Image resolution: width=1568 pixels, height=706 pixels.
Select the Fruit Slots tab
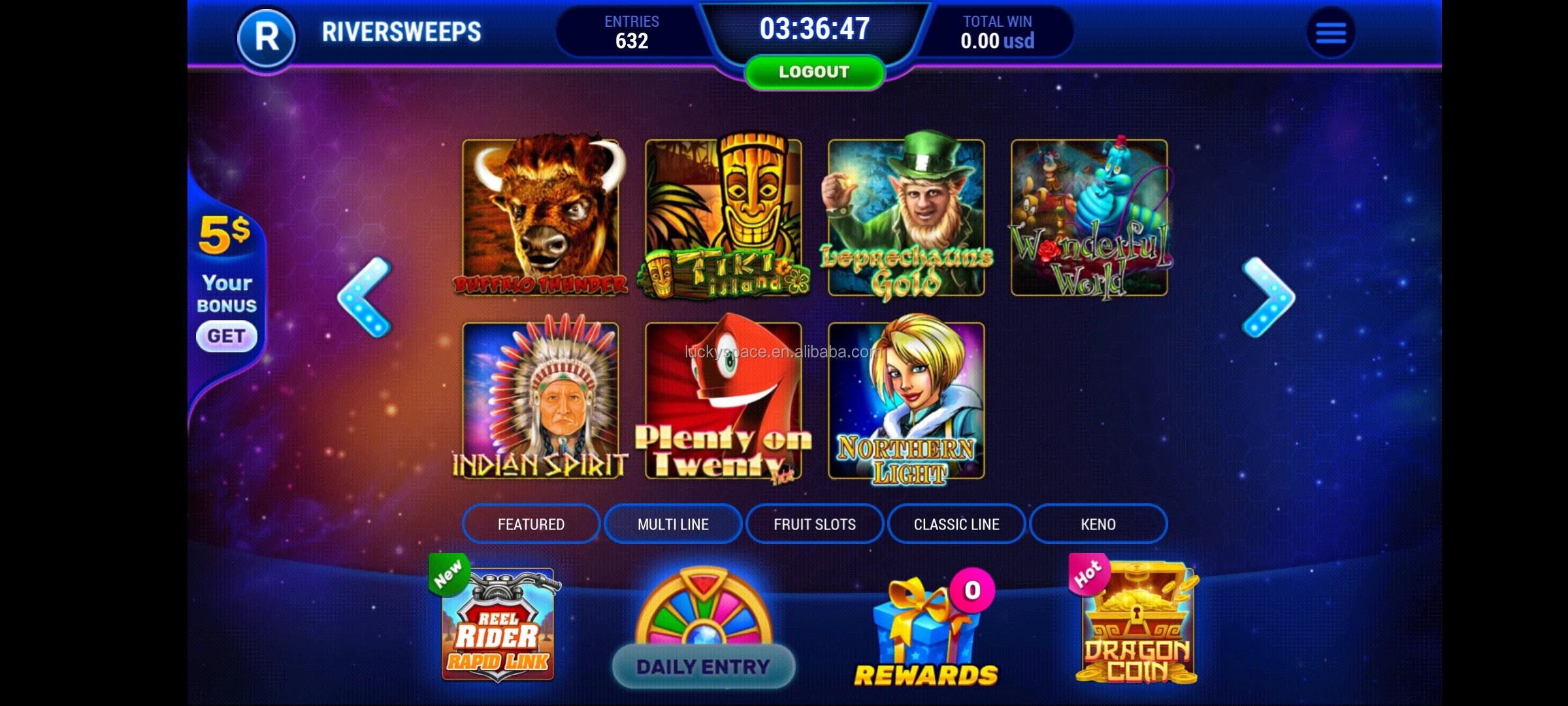pyautogui.click(x=814, y=524)
